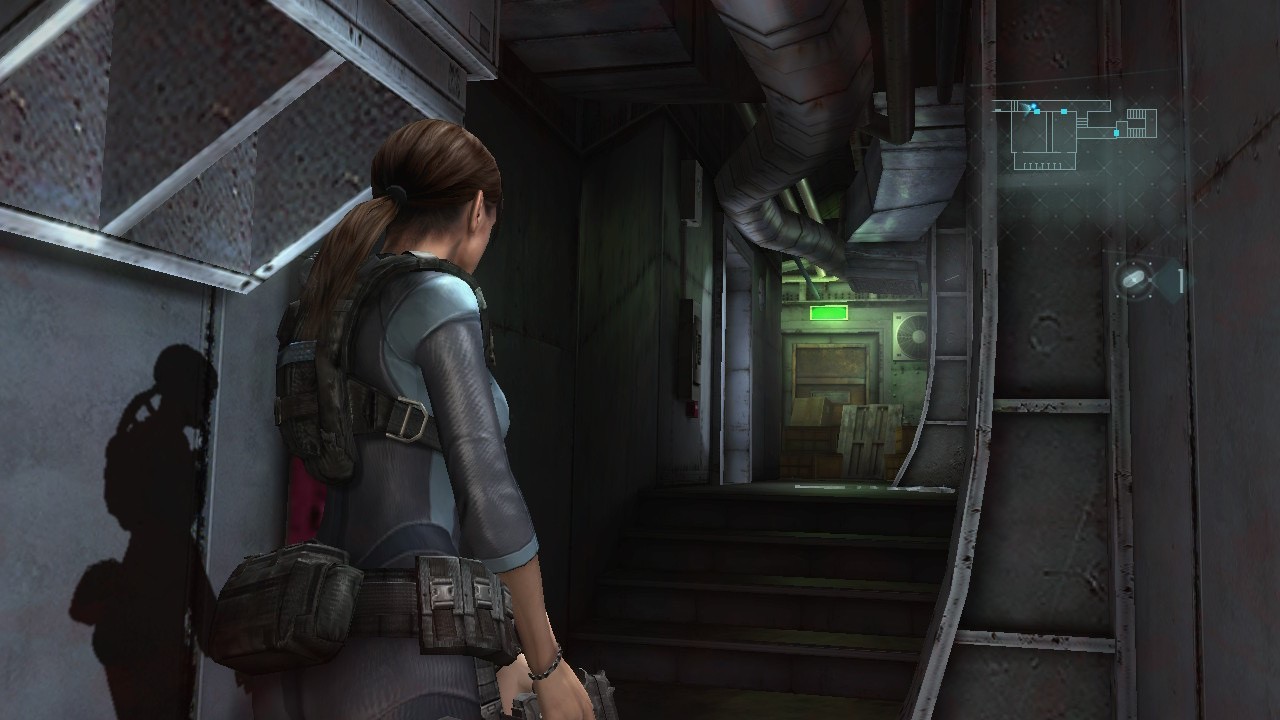Click the small stairs hatching at the map's bottom
The width and height of the screenshot is (1280, 720).
point(1041,165)
